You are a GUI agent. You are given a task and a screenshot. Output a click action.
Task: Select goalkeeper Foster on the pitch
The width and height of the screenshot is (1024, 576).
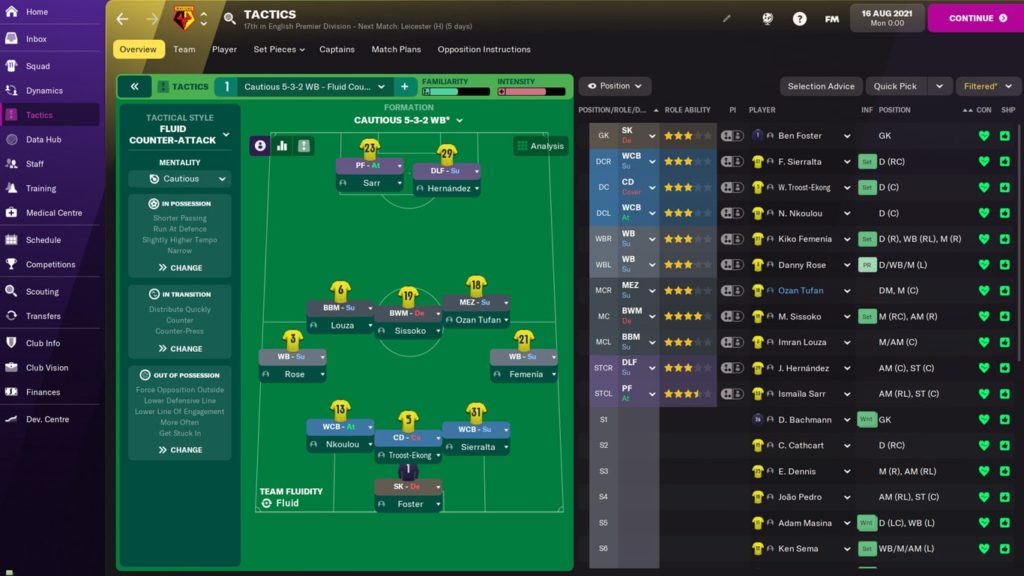click(407, 504)
